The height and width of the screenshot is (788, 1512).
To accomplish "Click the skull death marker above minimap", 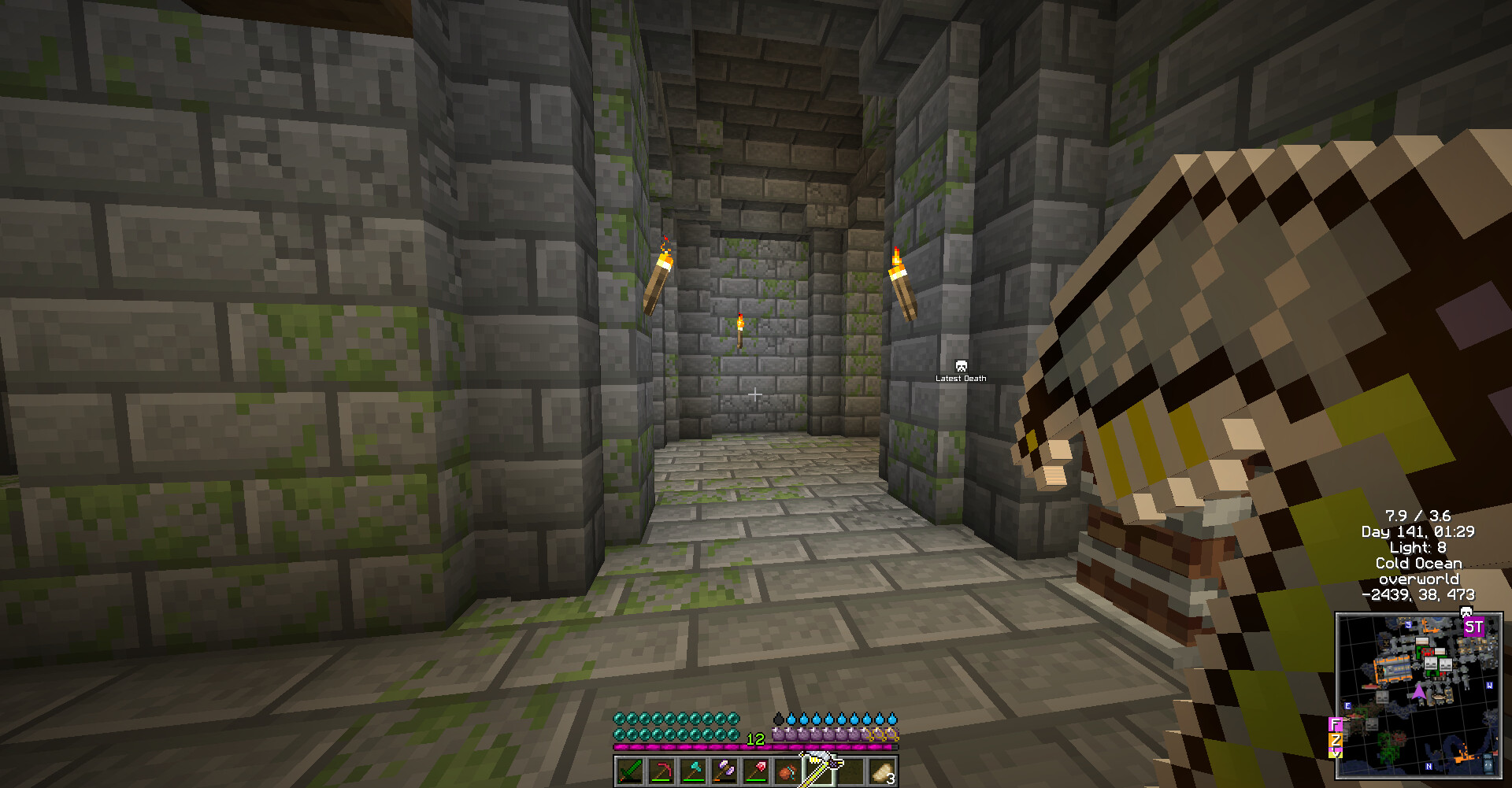I will click(1466, 612).
